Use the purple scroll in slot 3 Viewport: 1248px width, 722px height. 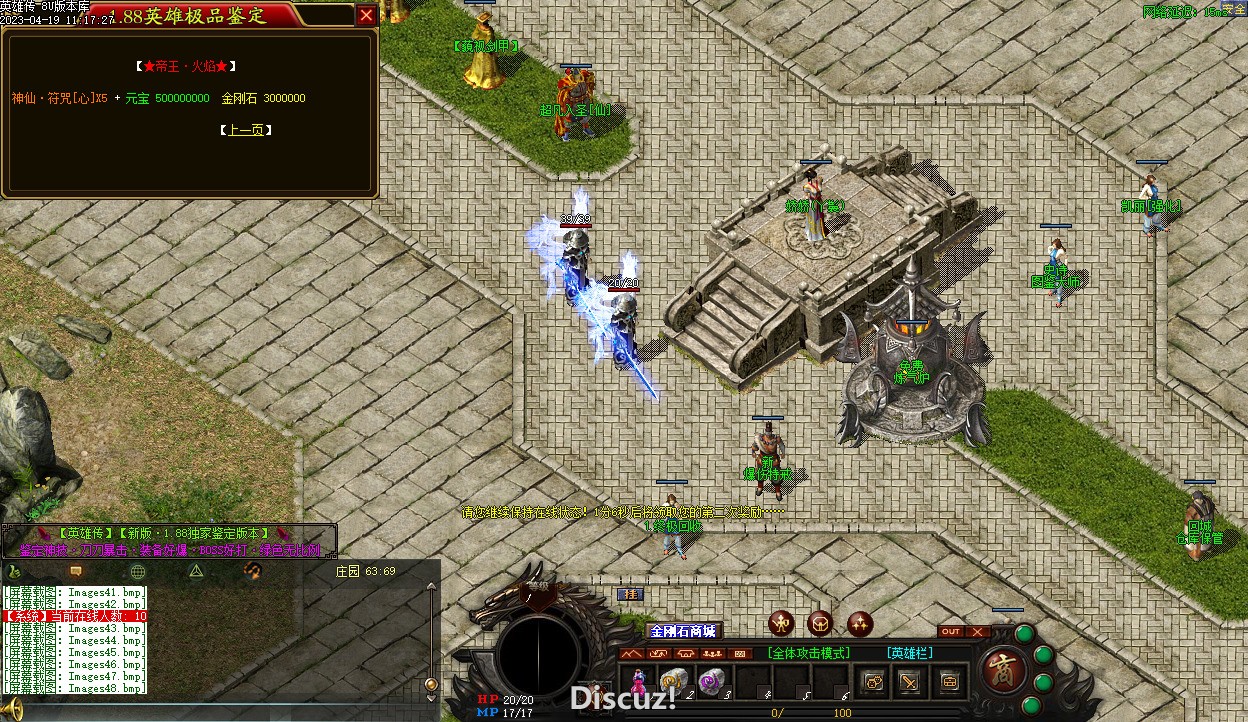(711, 680)
